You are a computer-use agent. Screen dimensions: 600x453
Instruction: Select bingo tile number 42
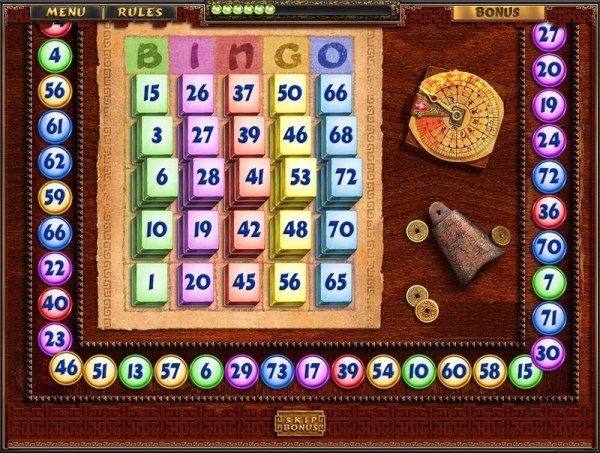coord(249,230)
